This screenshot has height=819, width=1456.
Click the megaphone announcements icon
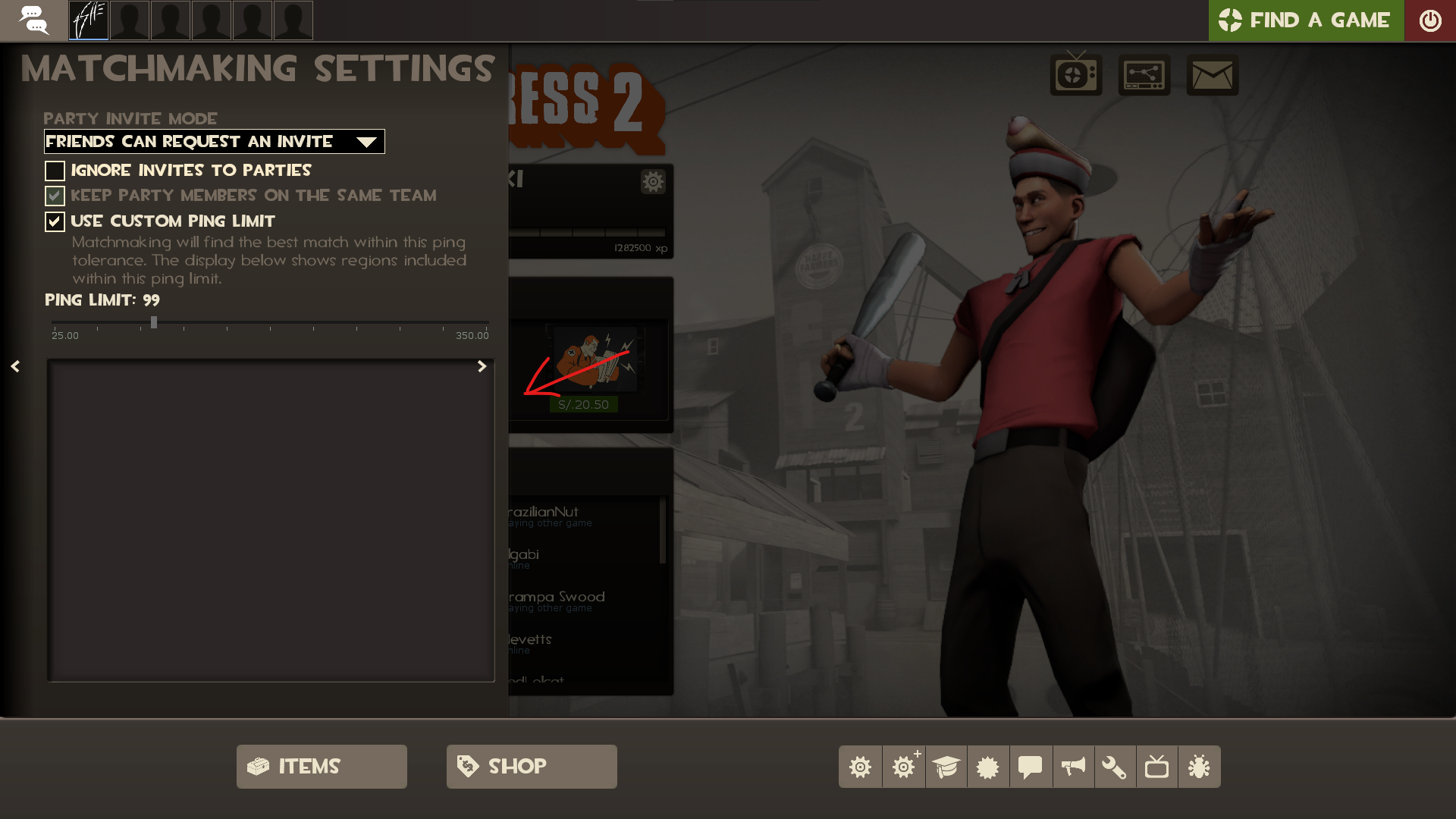(x=1072, y=766)
